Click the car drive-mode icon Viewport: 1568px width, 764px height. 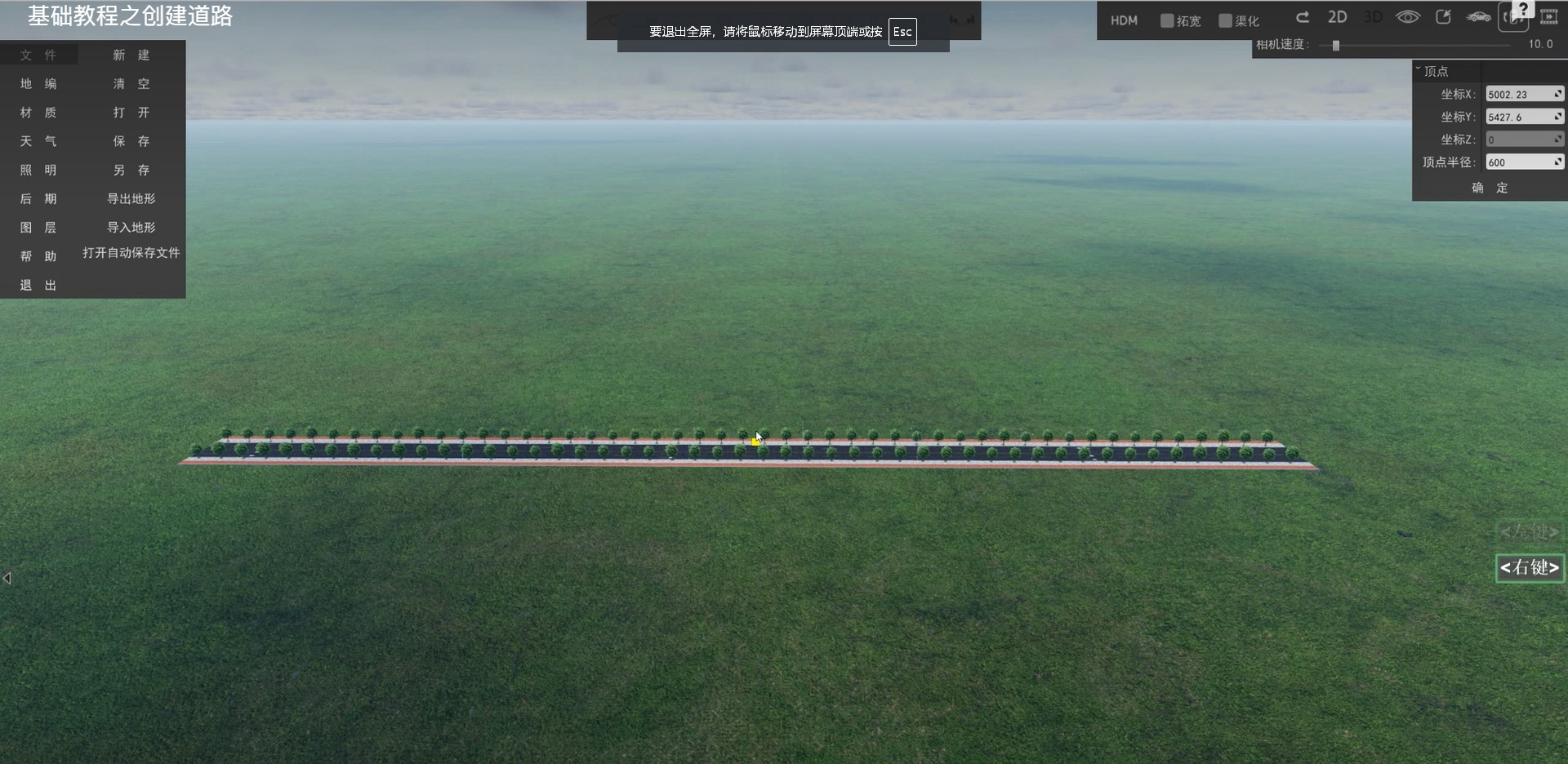[x=1478, y=17]
